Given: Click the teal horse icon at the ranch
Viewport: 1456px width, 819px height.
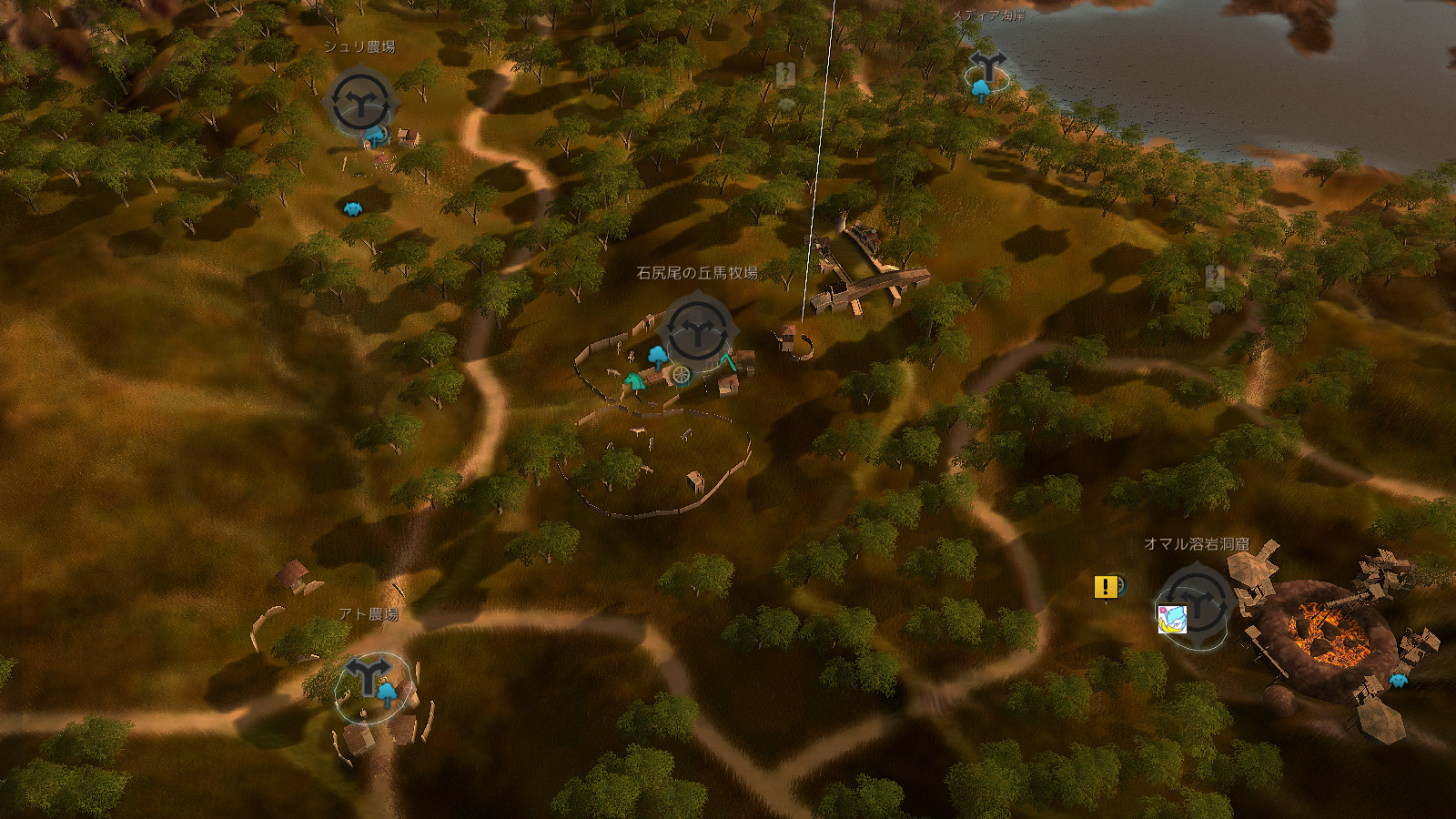Looking at the screenshot, I should click(633, 382).
